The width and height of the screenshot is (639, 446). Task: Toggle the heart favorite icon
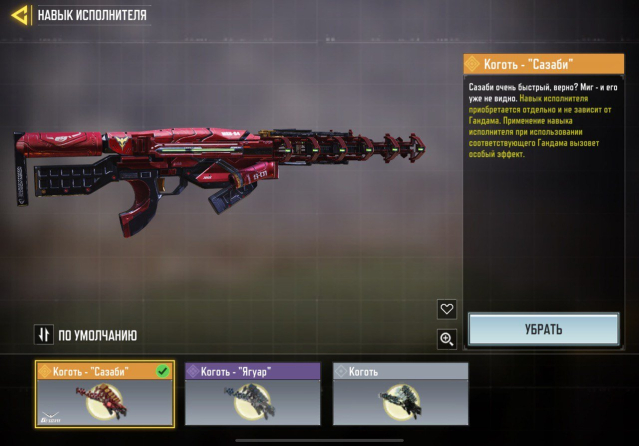(447, 310)
